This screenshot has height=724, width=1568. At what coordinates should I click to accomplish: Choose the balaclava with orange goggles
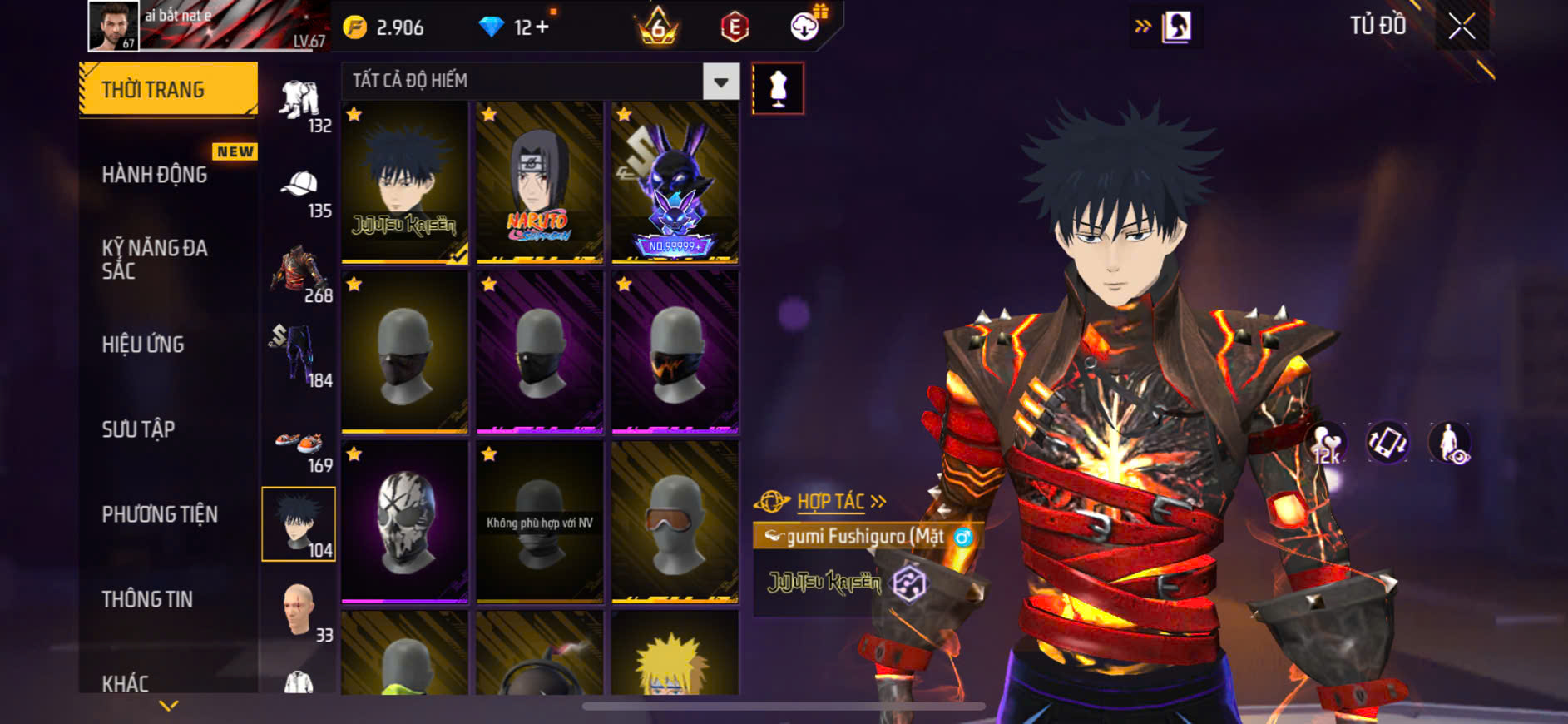pos(675,521)
